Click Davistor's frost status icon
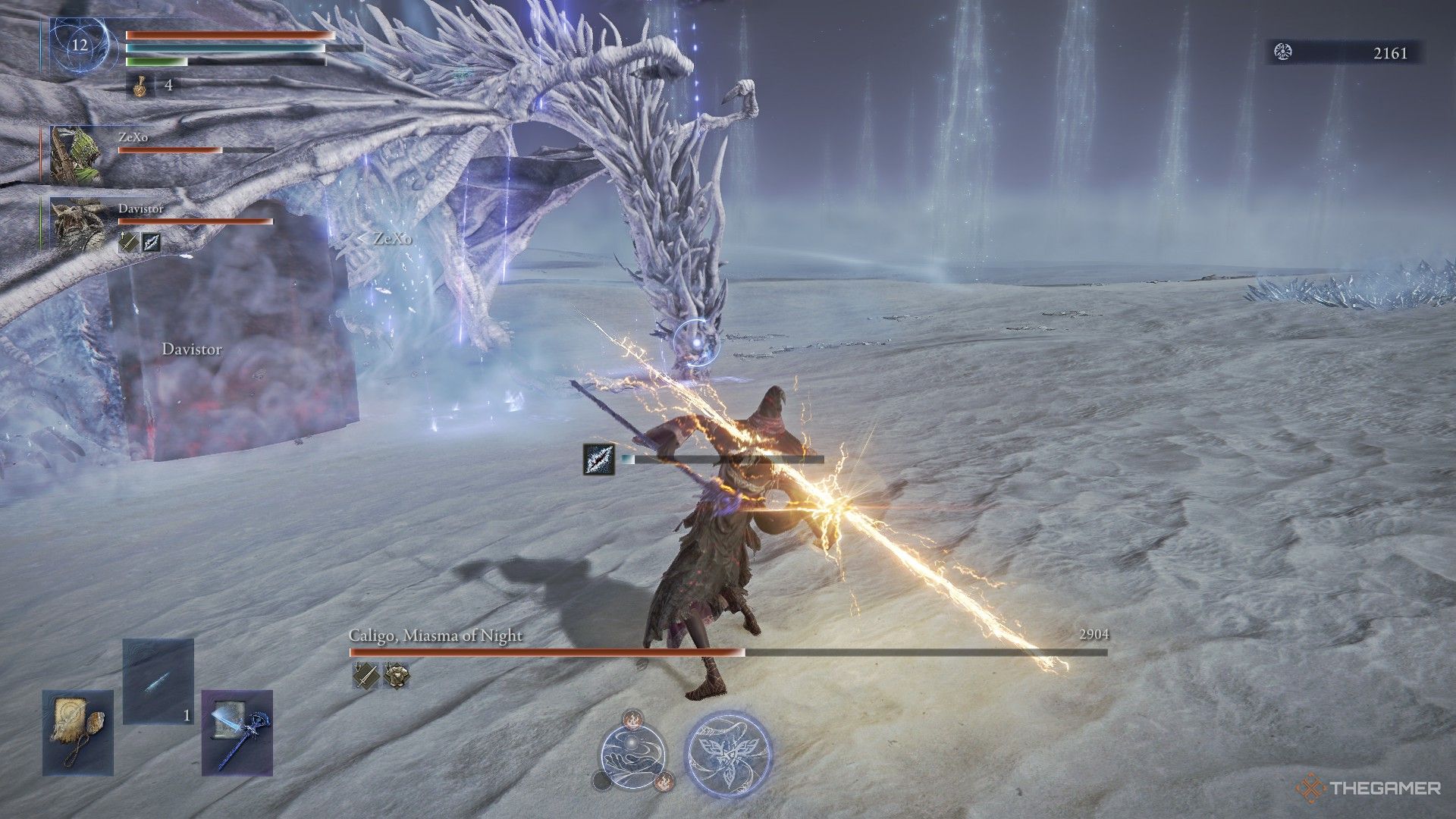This screenshot has height=819, width=1456. (x=151, y=243)
